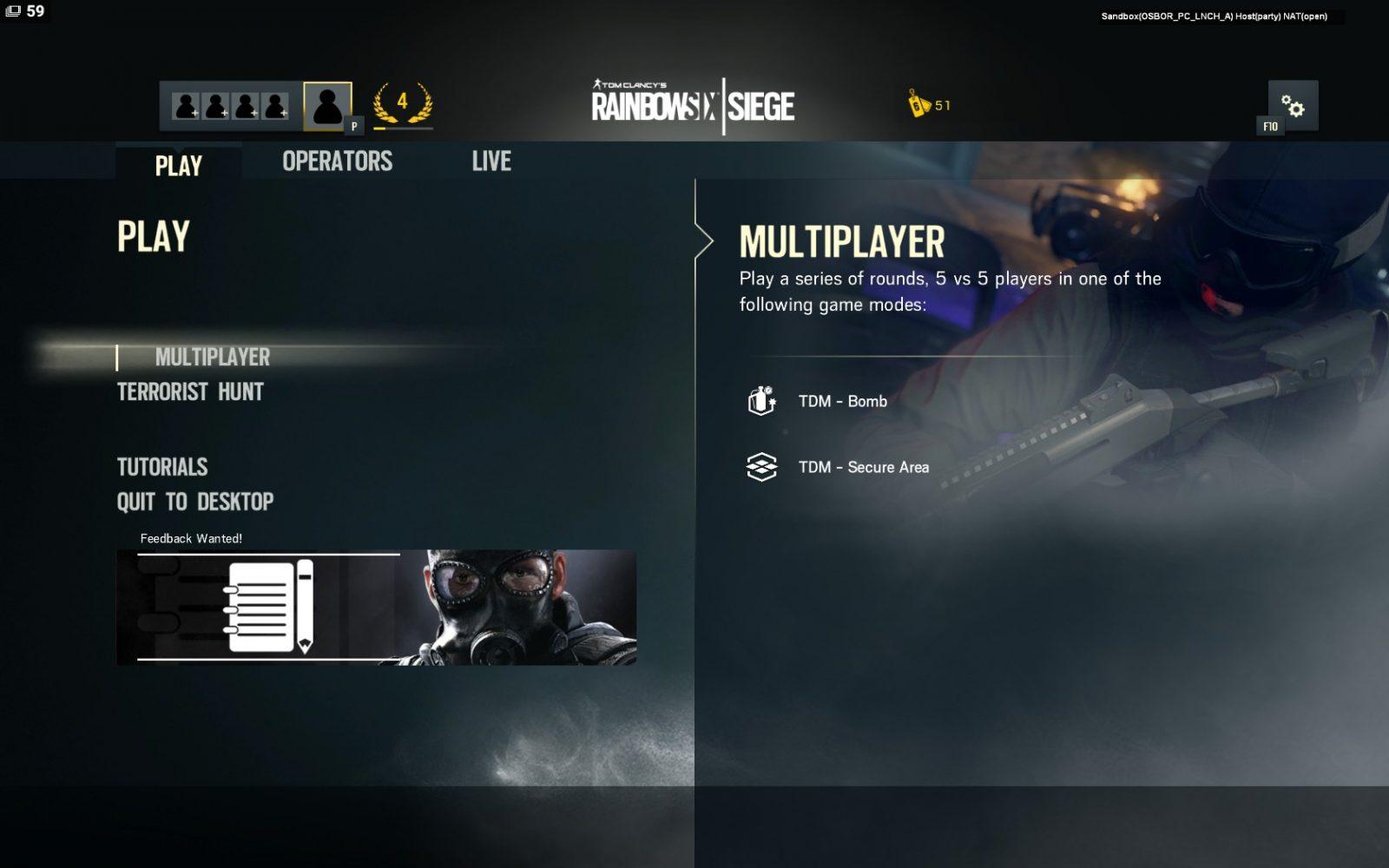Open the Feedback Wanted banner
Screen dimensions: 1389x868
click(376, 607)
